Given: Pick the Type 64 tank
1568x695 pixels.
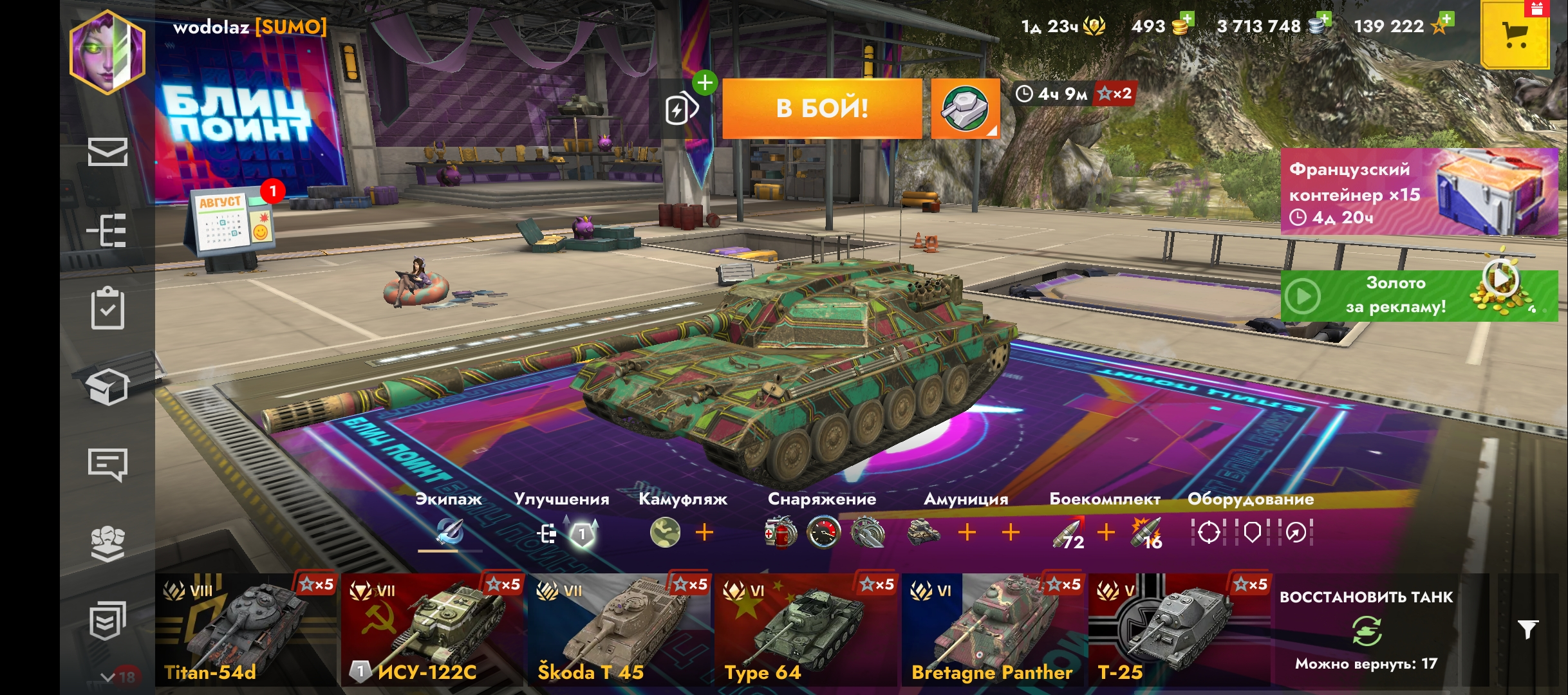Looking at the screenshot, I should [x=805, y=629].
